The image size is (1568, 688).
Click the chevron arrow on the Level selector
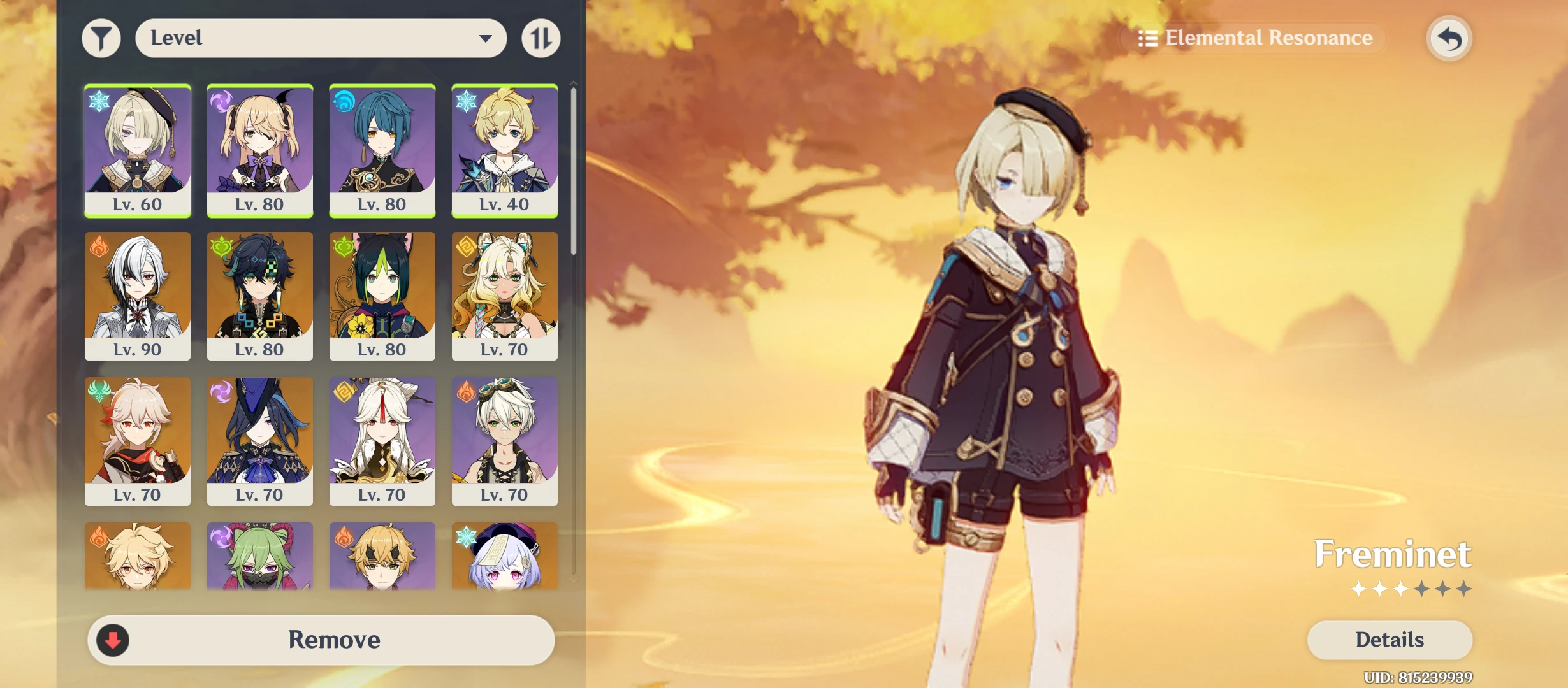[x=487, y=38]
